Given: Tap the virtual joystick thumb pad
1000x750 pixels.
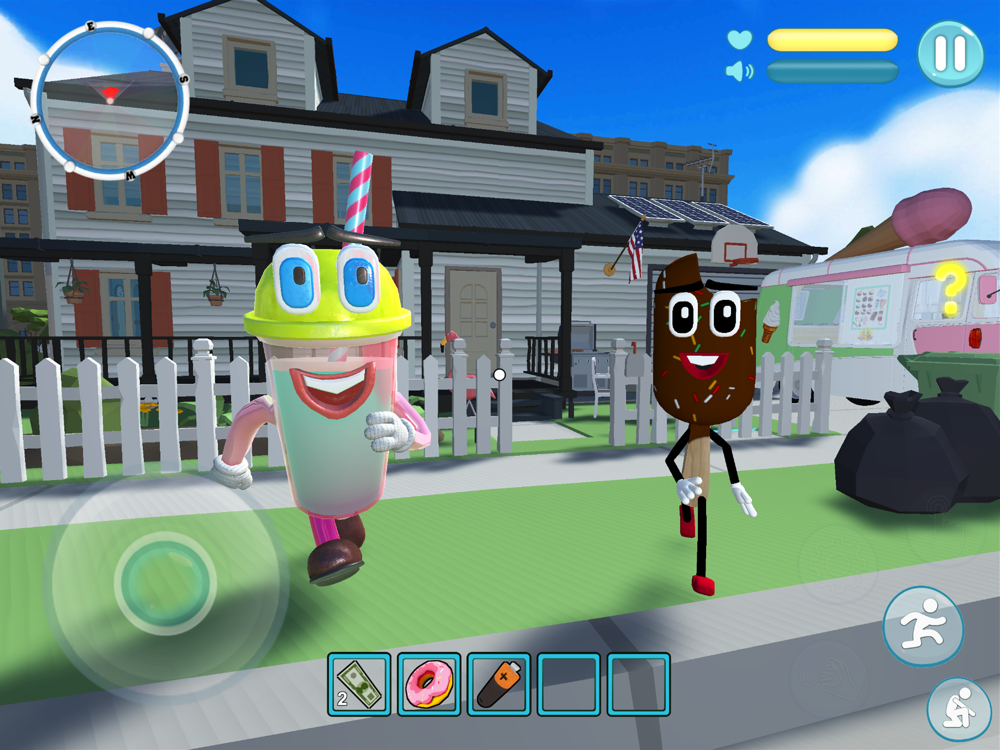Looking at the screenshot, I should (x=165, y=580).
